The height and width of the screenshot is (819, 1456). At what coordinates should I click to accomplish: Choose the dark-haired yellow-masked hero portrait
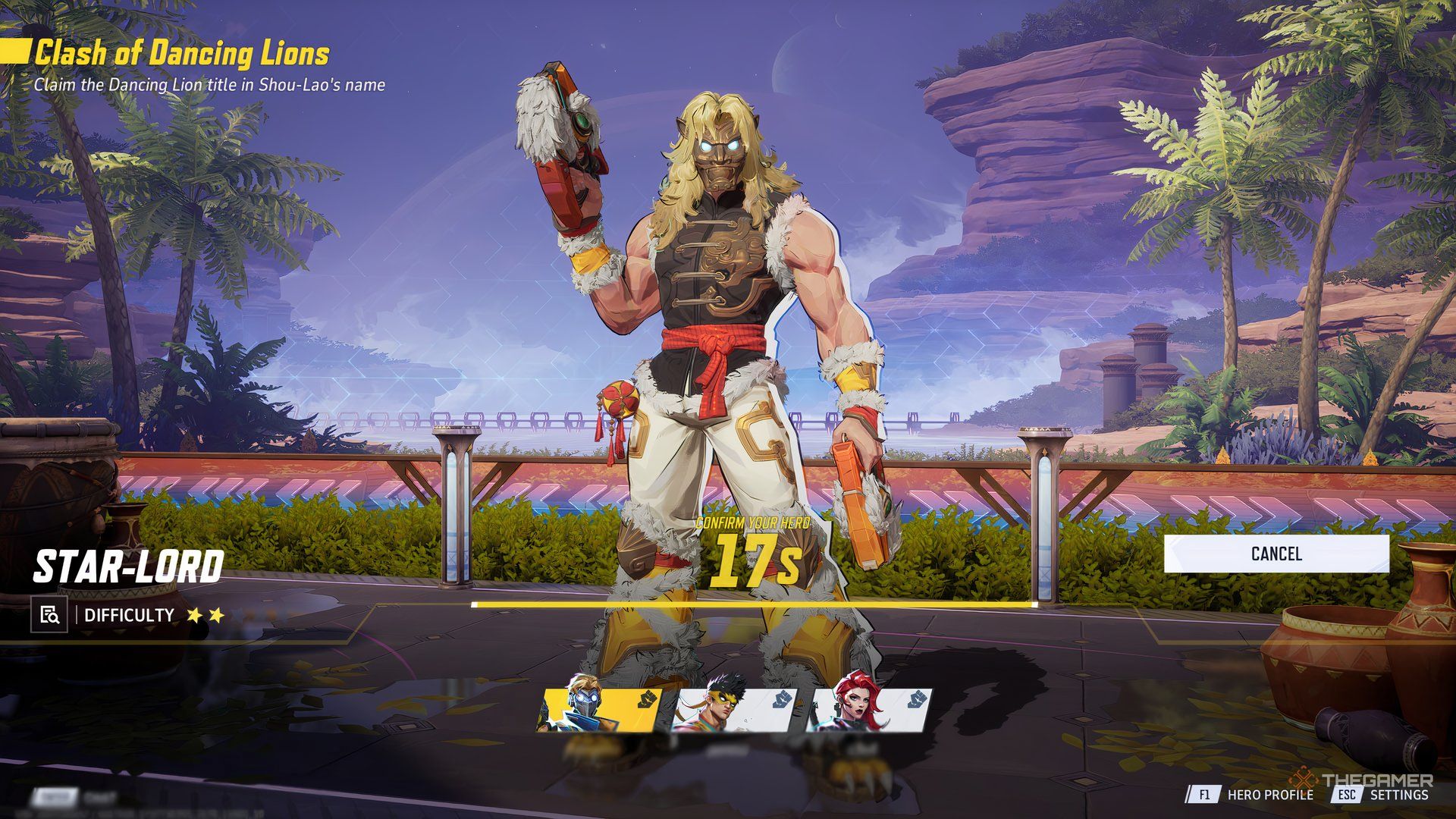[x=735, y=711]
